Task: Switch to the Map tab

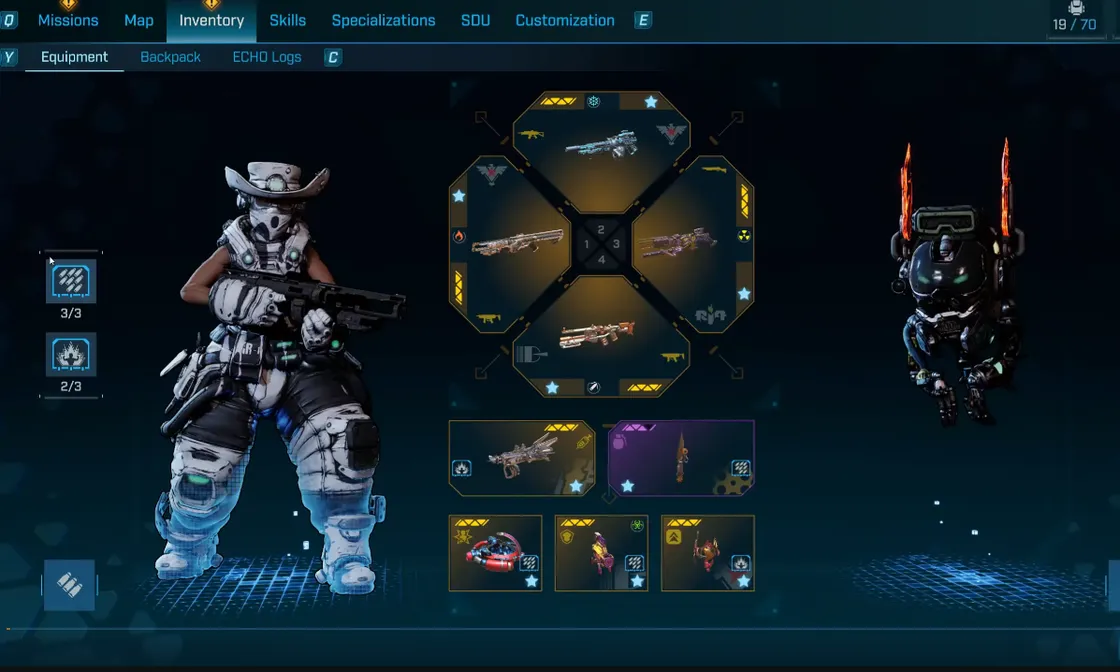Action: point(139,20)
